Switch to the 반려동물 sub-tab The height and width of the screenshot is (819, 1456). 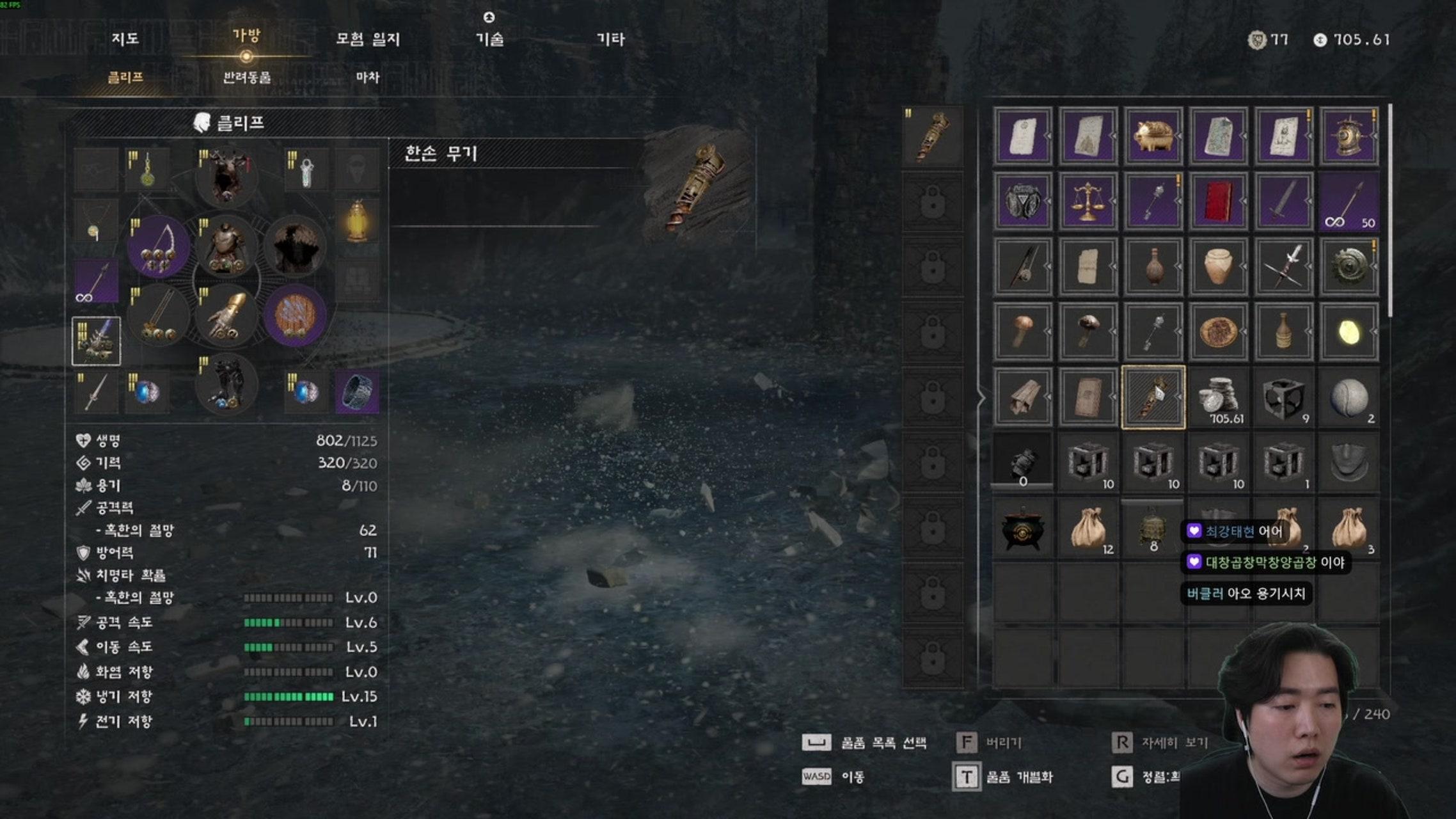(x=247, y=77)
